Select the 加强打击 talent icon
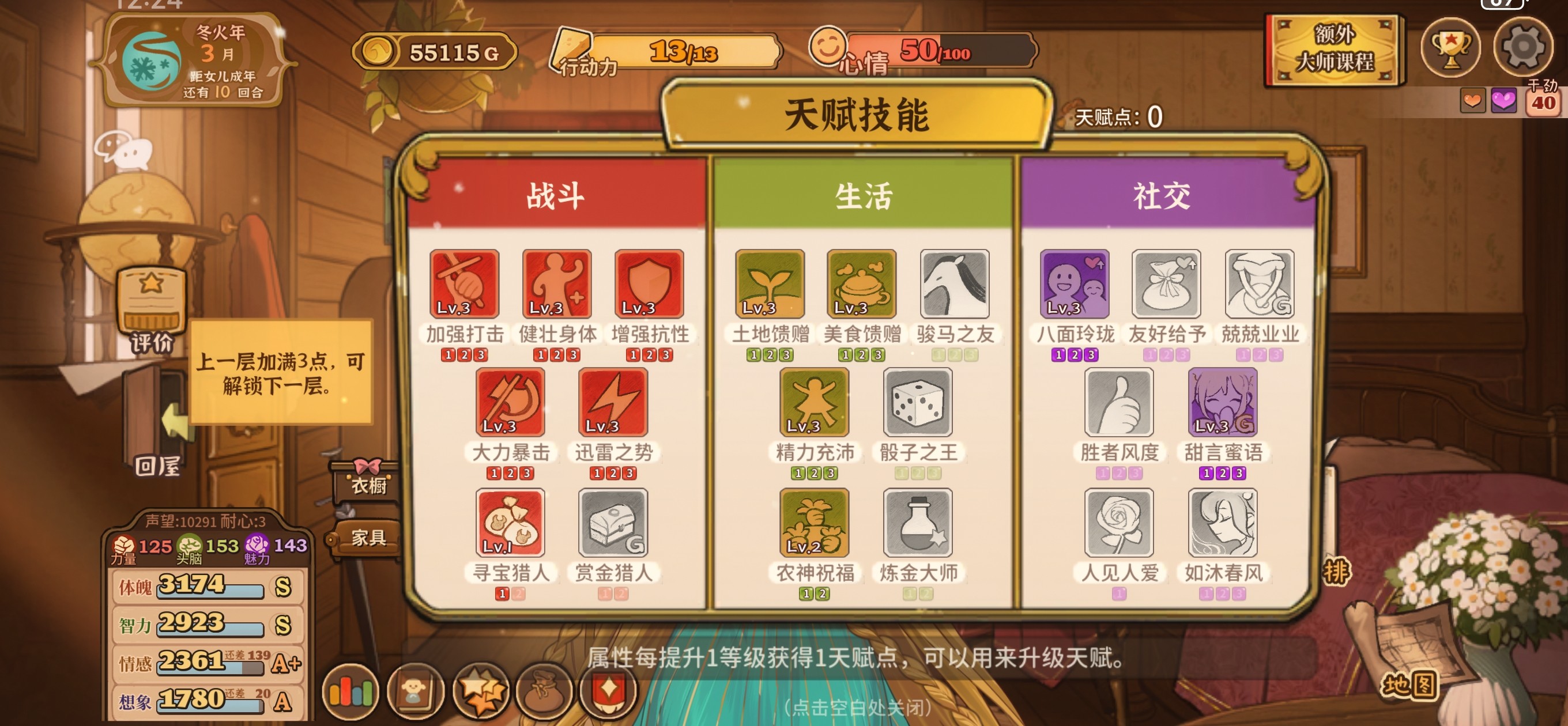 click(x=464, y=283)
